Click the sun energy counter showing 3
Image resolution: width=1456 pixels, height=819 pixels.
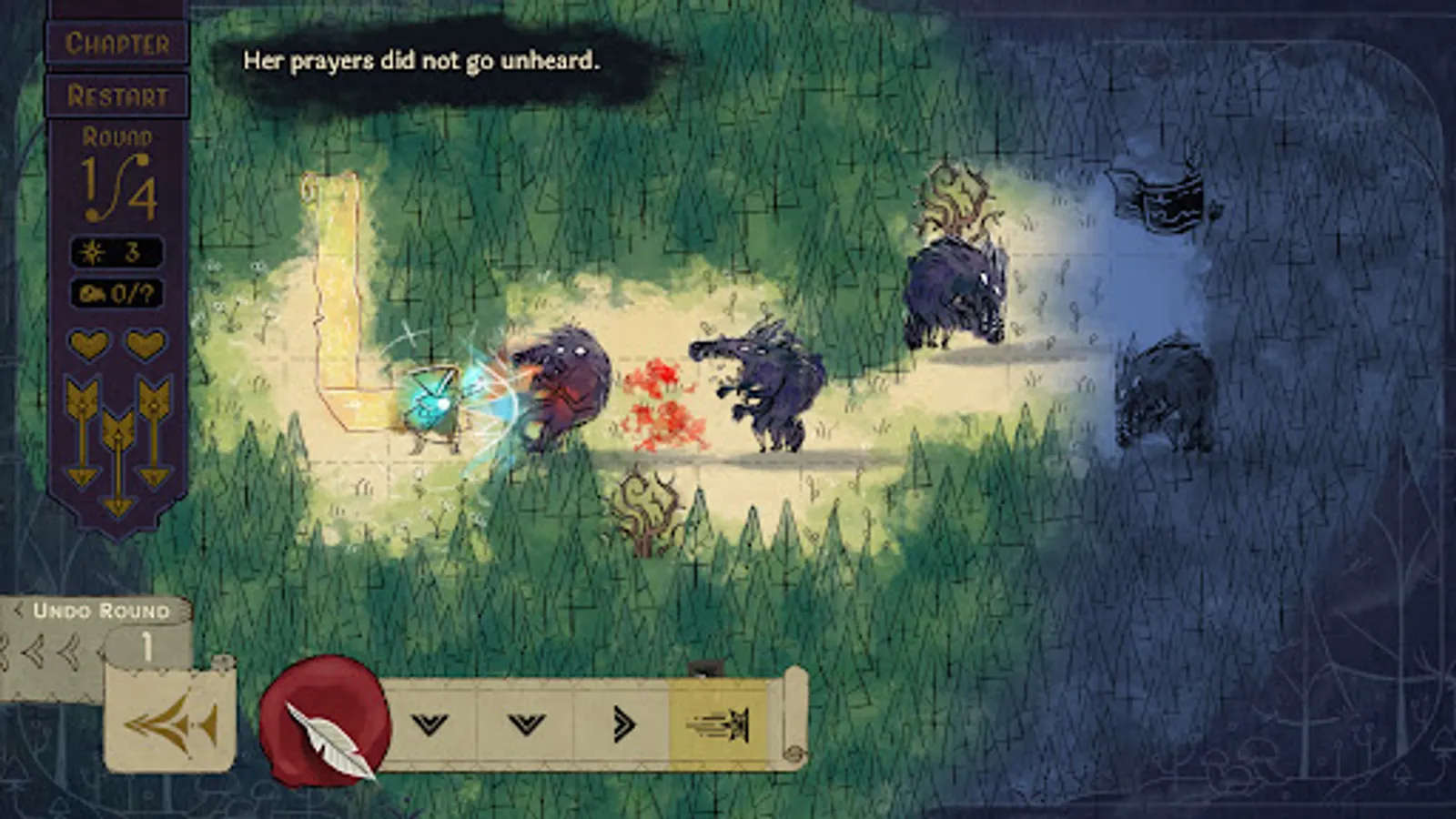[116, 252]
